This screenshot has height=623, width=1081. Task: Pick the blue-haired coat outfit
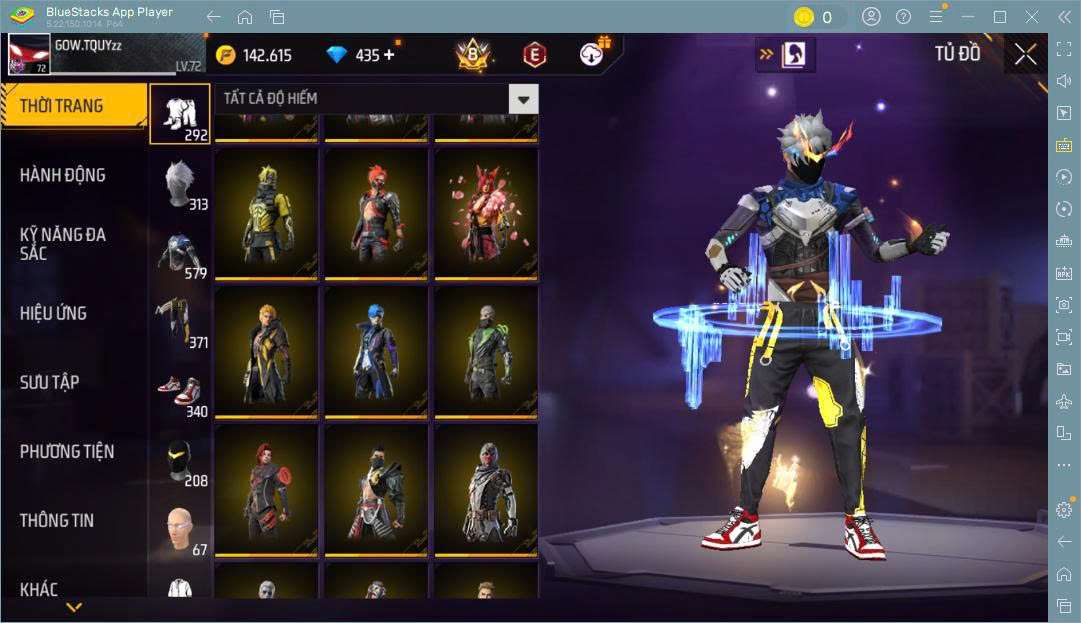pos(376,352)
